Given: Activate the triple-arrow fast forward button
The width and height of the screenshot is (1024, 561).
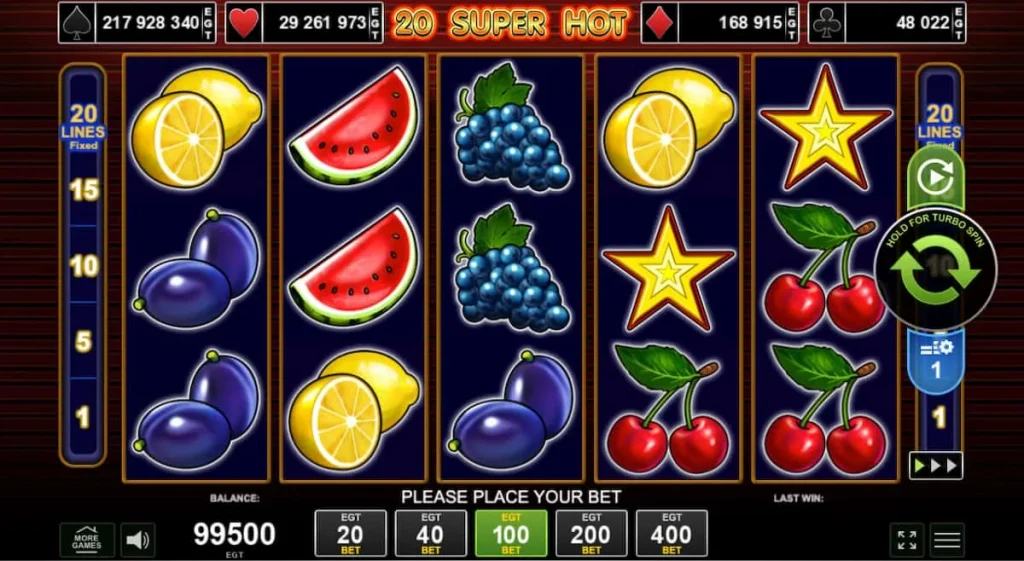Looking at the screenshot, I should pos(935,465).
